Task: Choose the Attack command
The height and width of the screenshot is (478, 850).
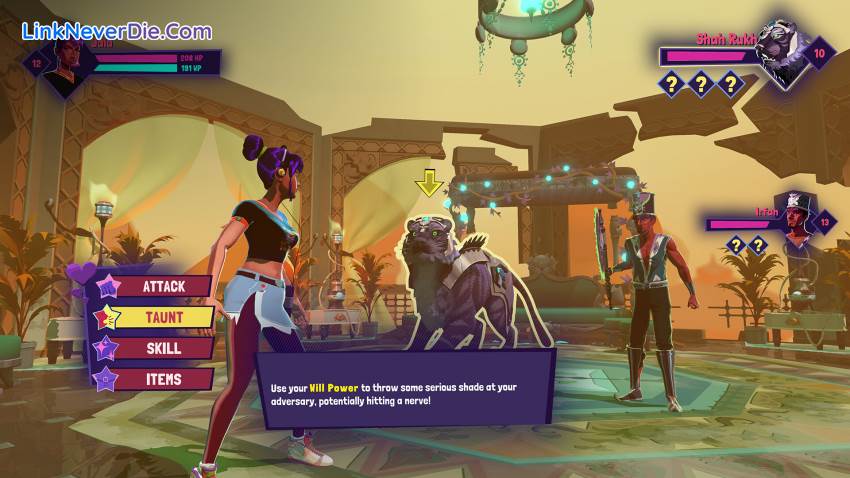Action: click(162, 287)
